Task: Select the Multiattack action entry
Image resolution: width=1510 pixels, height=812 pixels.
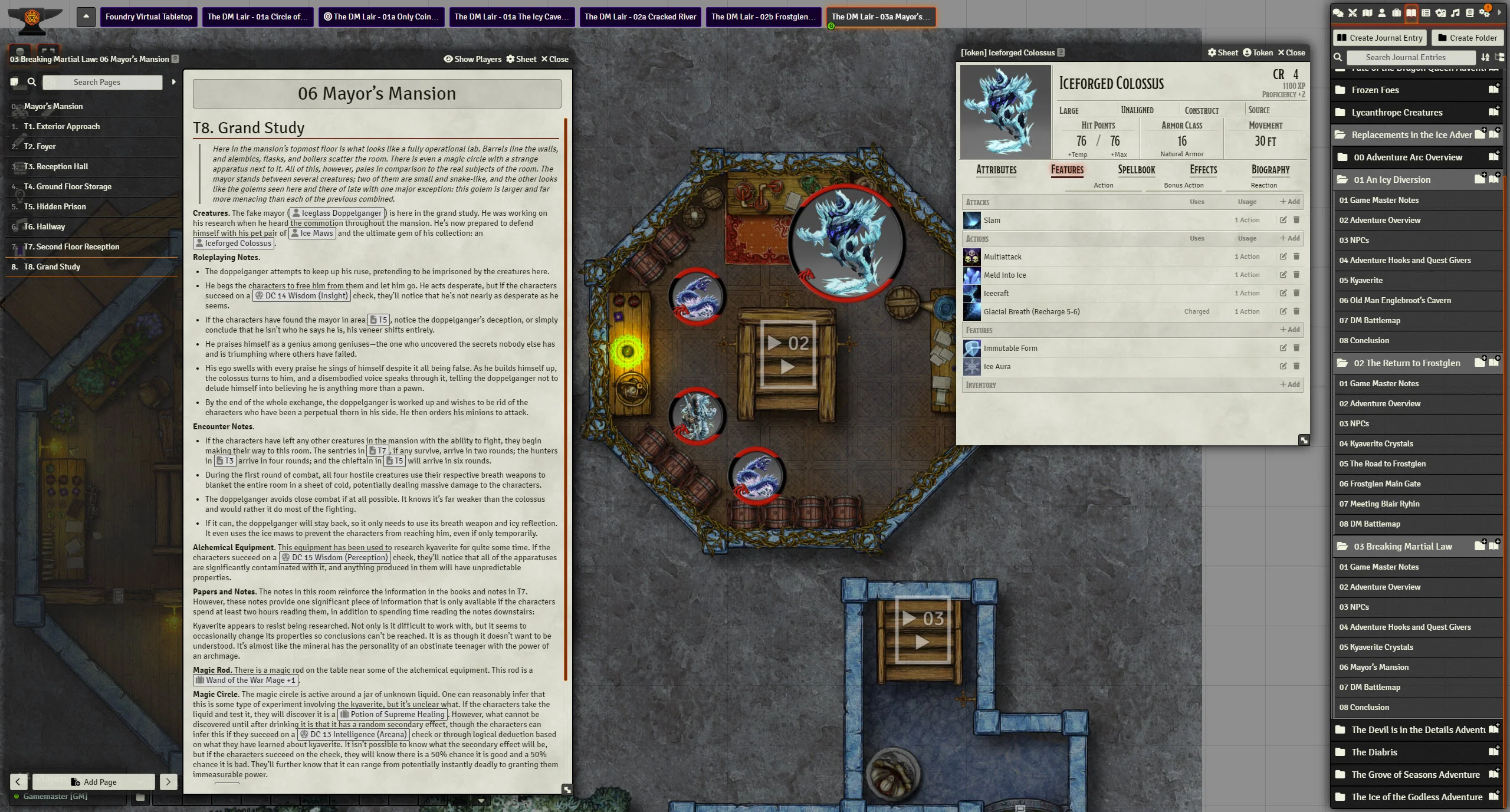Action: point(1002,257)
